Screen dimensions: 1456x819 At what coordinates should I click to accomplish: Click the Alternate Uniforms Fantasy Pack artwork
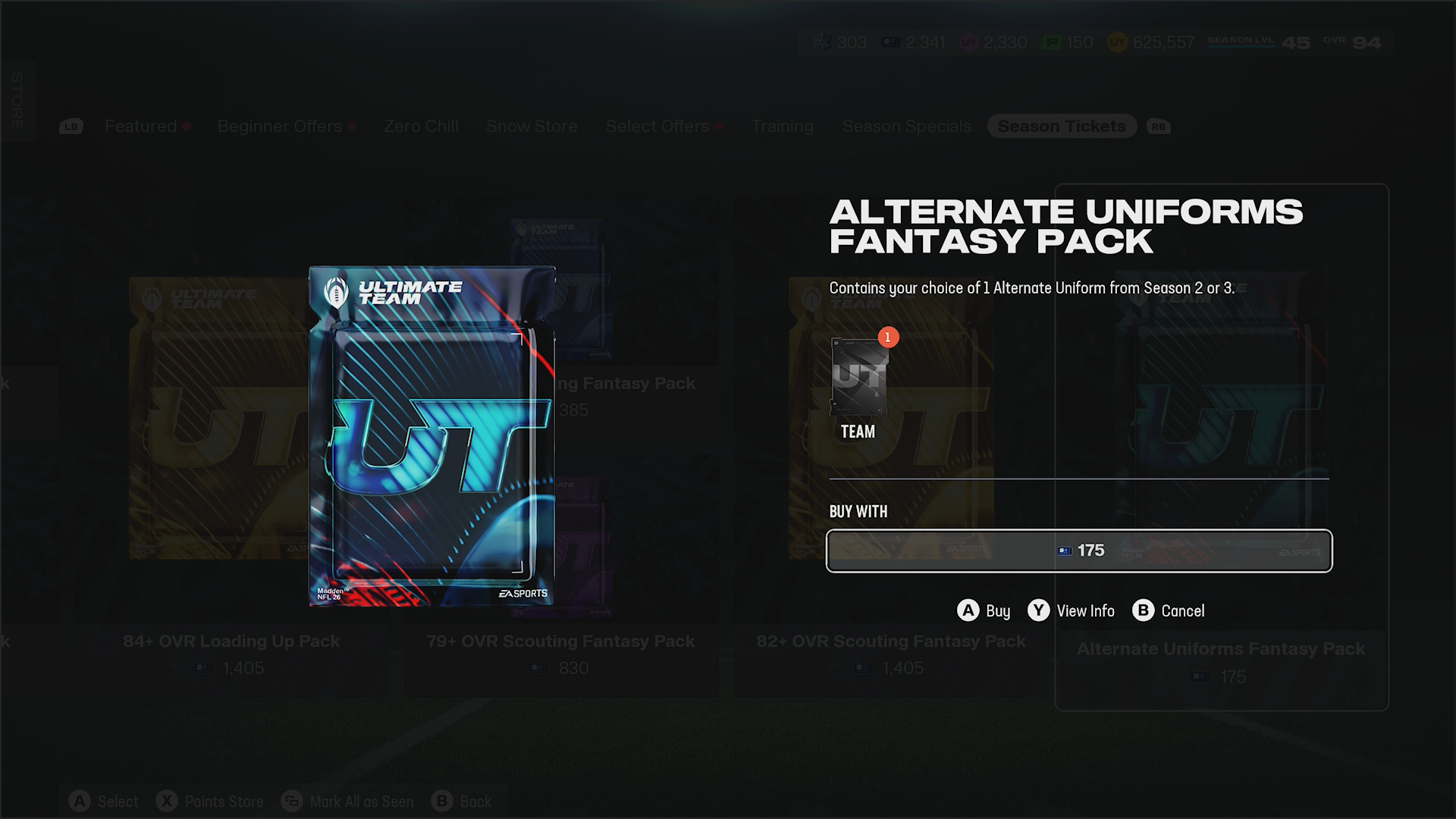coord(431,436)
